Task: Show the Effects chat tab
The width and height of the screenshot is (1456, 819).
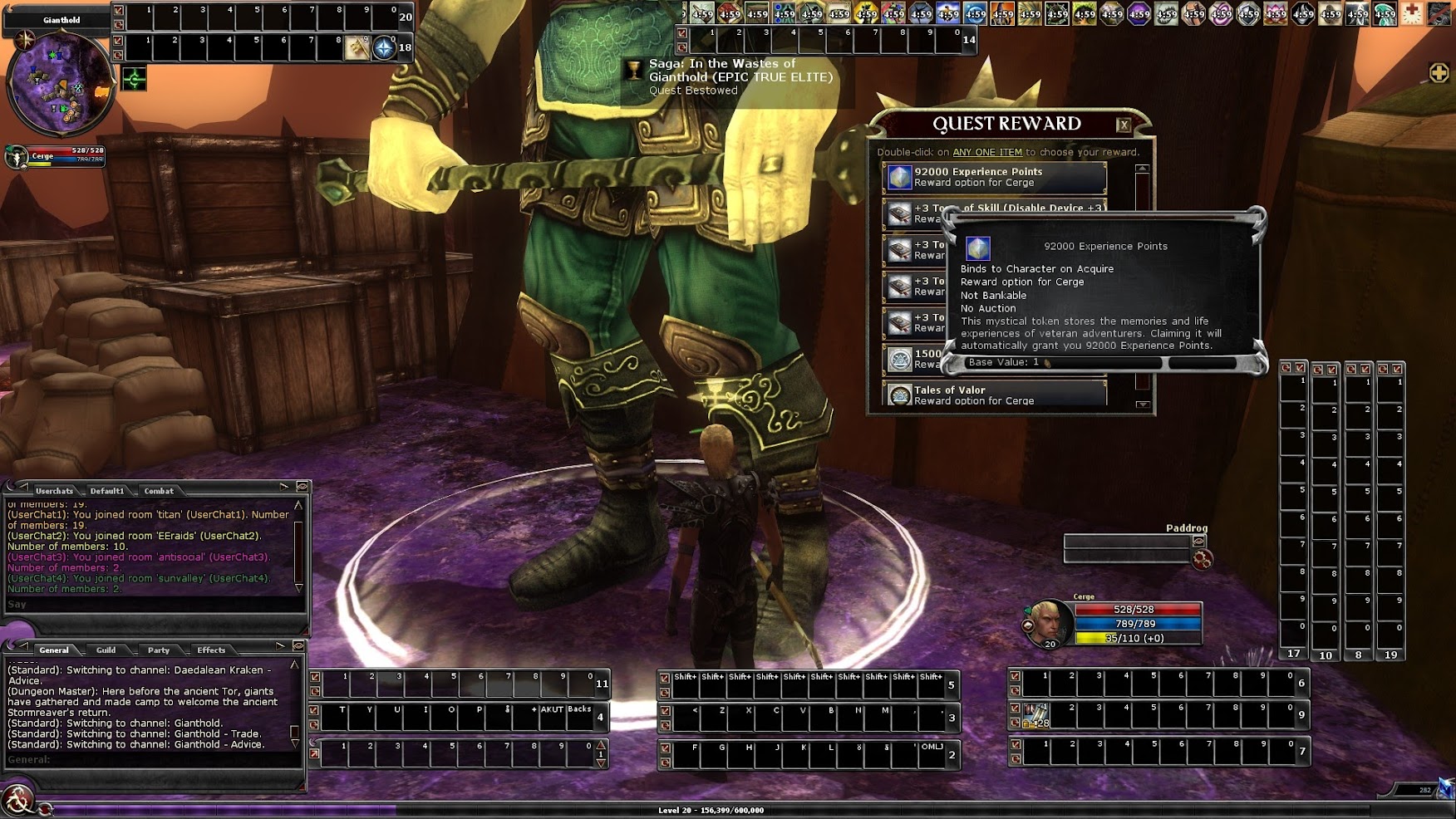Action: click(211, 650)
